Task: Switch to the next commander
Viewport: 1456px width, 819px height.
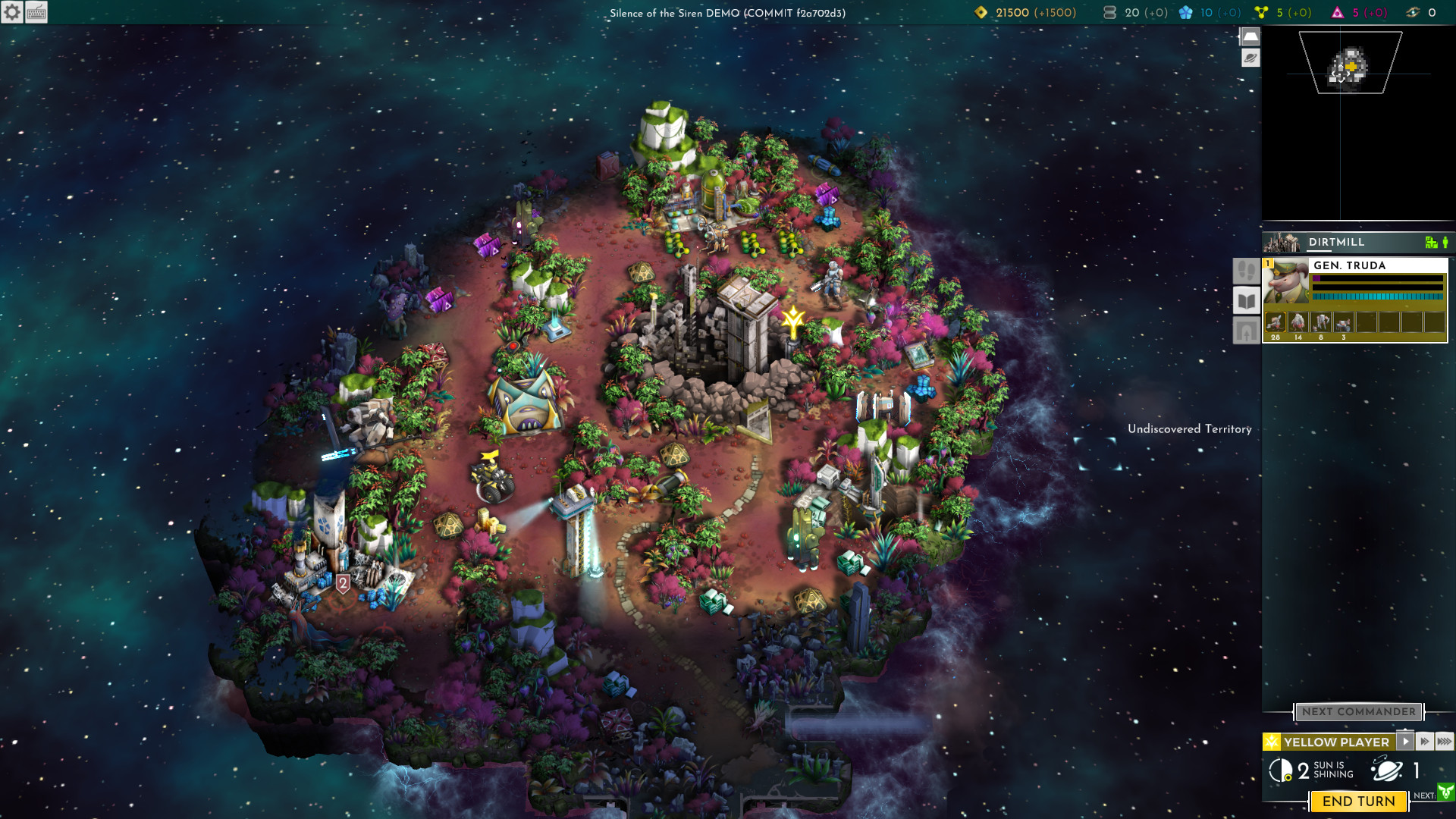Action: pos(1358,712)
